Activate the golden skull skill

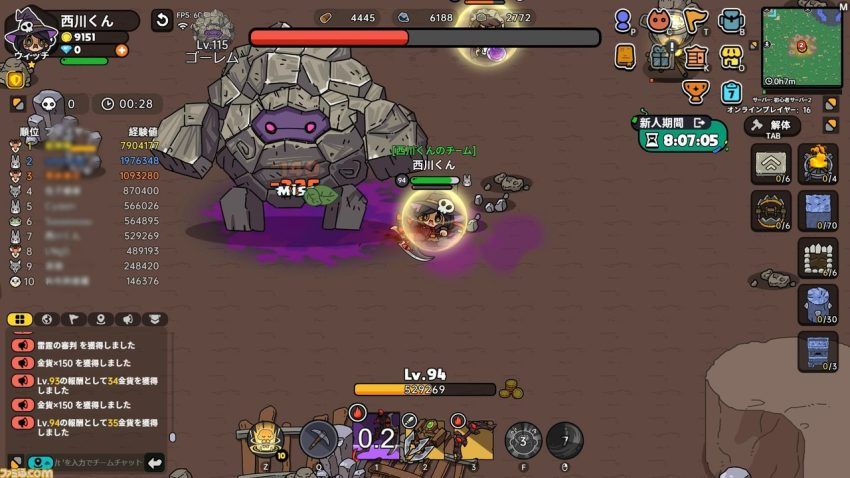tap(263, 435)
